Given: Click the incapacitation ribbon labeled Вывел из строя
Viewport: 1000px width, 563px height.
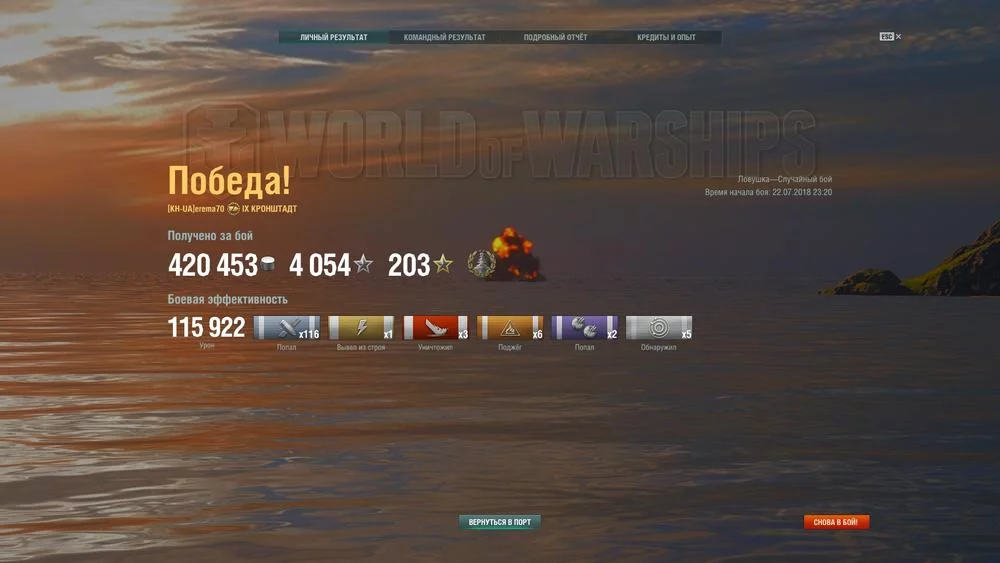Looking at the screenshot, I should 361,328.
